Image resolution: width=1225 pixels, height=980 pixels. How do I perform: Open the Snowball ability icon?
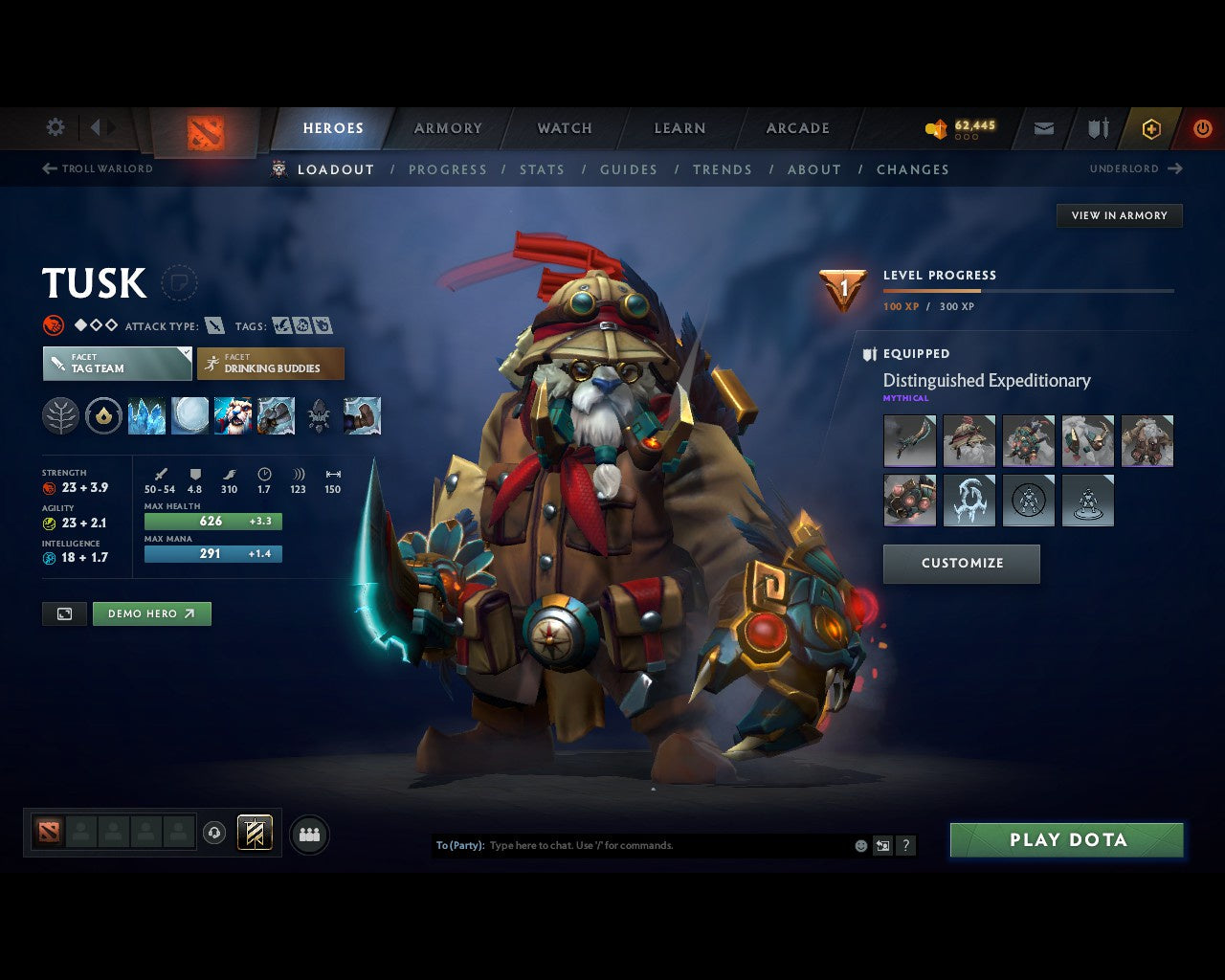pos(189,415)
